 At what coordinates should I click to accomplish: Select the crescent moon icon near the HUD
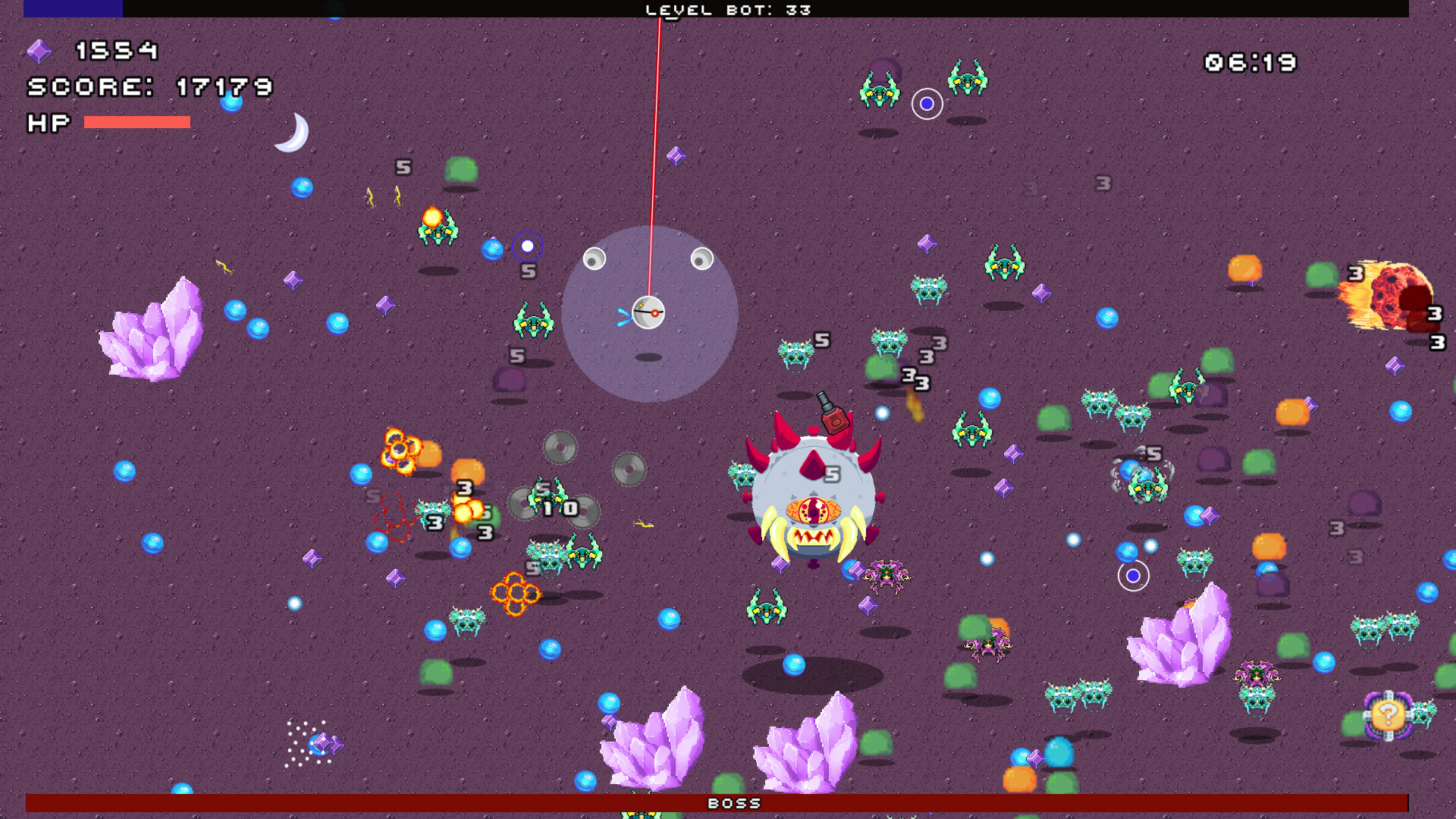pos(296,133)
